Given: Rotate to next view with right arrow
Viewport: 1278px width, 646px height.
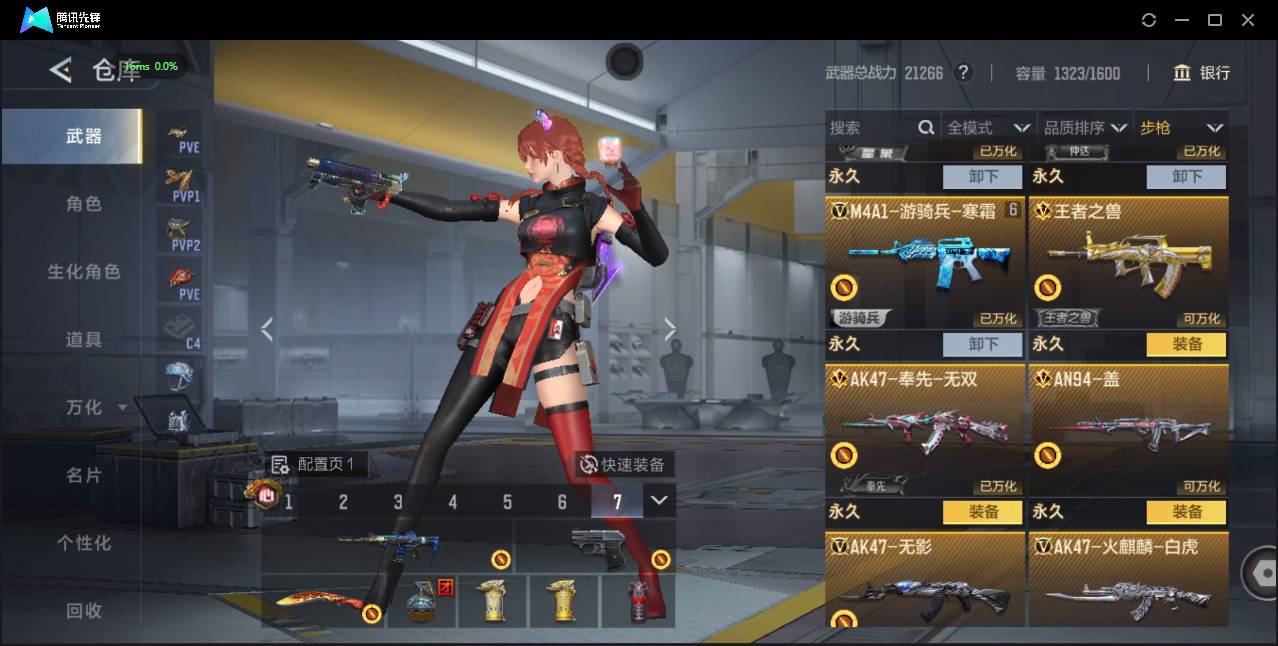Looking at the screenshot, I should [x=670, y=329].
